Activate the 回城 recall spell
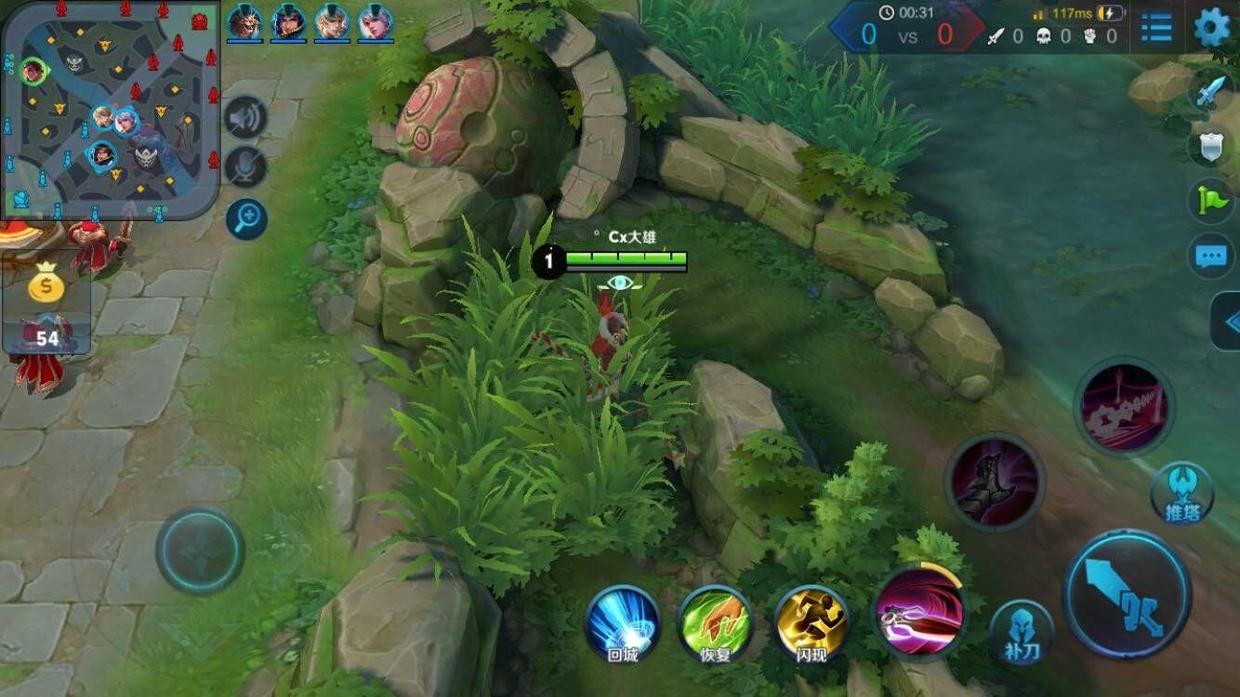This screenshot has width=1240, height=697. 622,624
